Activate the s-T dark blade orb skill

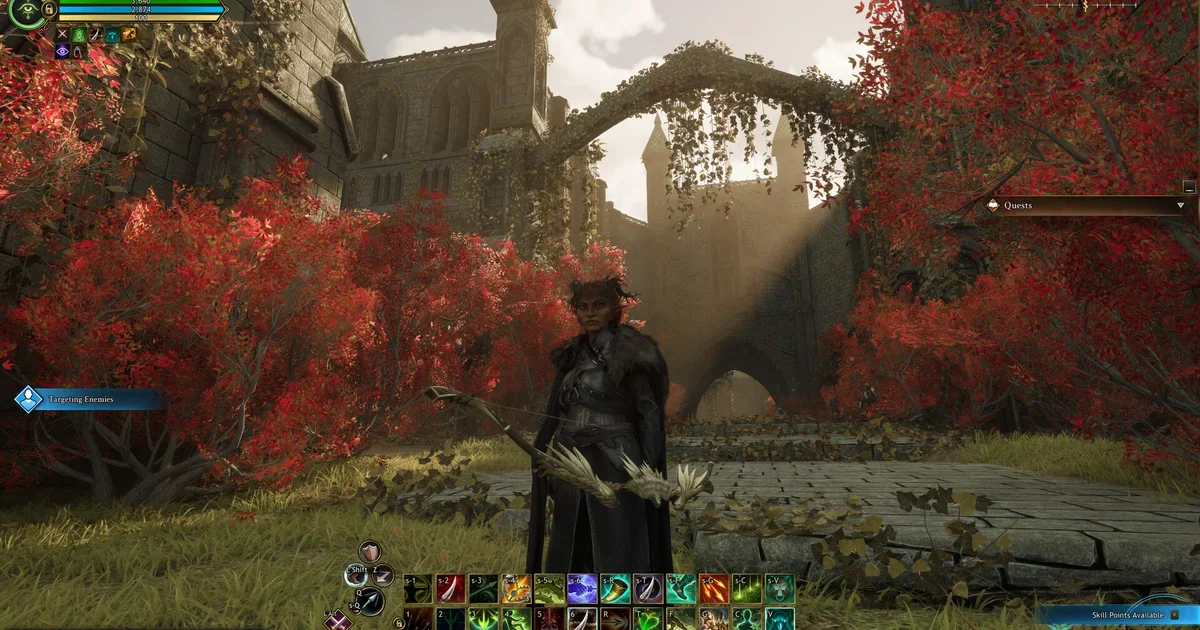point(648,588)
